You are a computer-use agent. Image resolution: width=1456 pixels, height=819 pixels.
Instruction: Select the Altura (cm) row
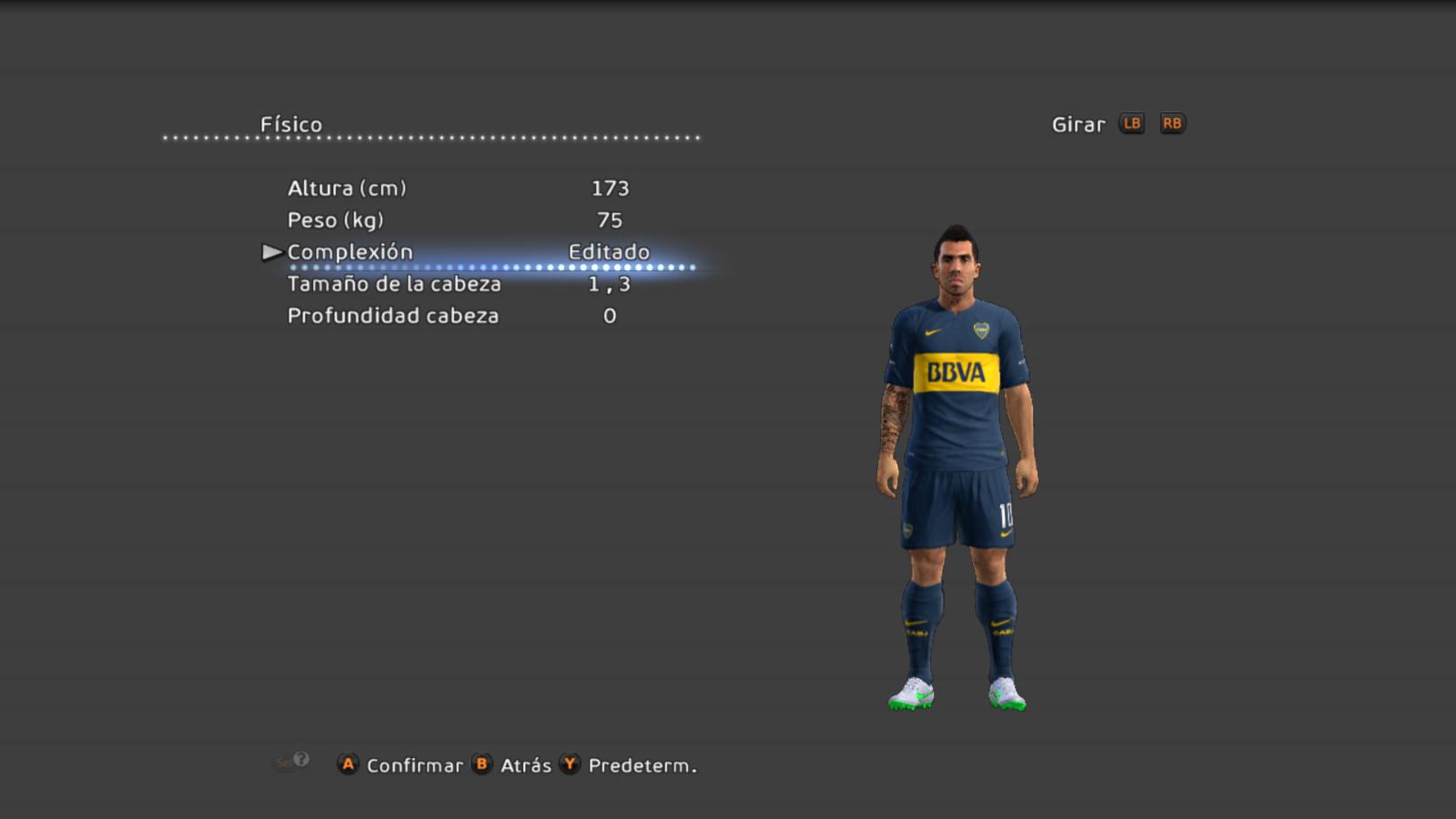point(347,188)
